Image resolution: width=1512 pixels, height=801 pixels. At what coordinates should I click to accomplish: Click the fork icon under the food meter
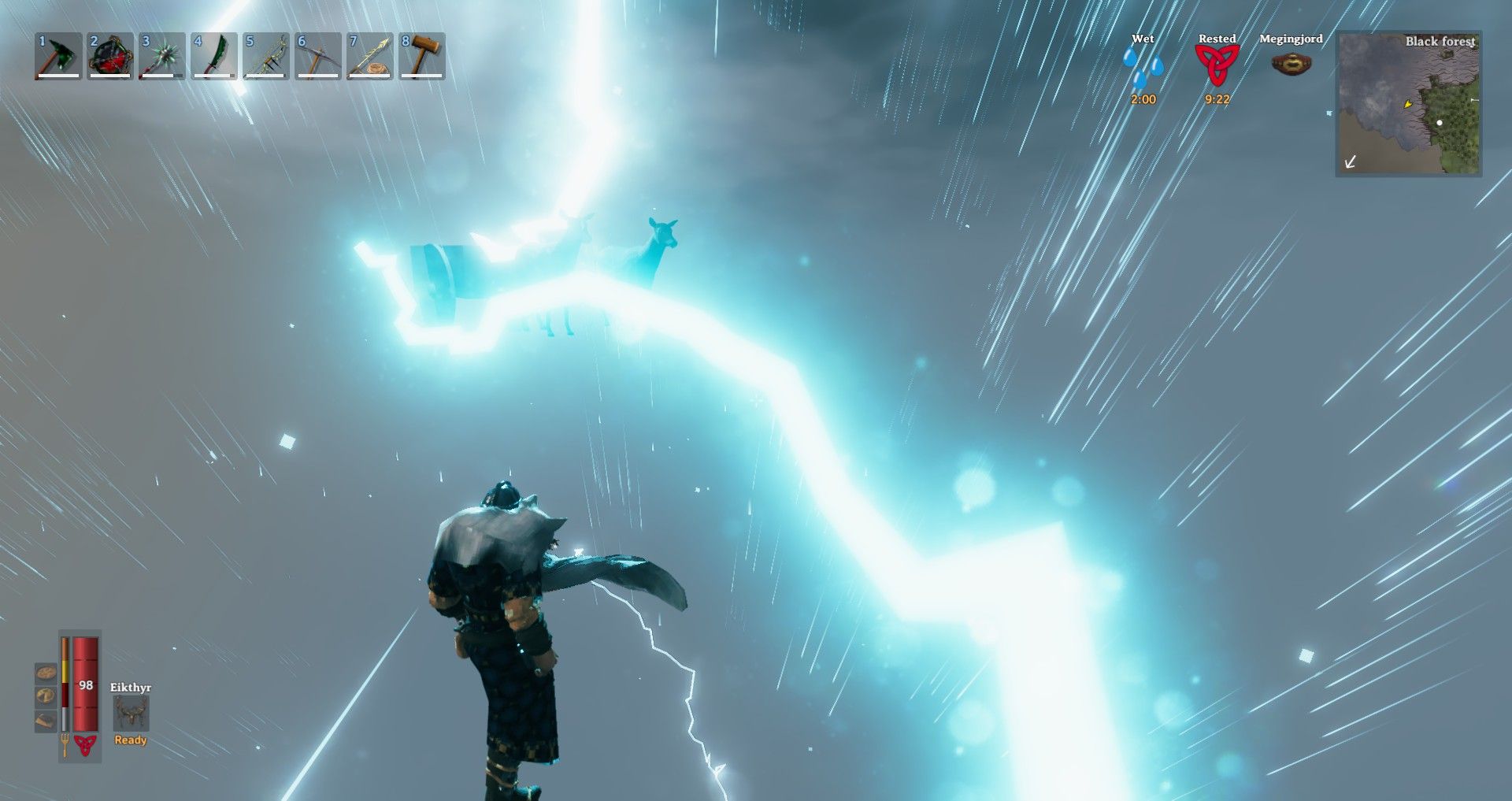tap(65, 744)
